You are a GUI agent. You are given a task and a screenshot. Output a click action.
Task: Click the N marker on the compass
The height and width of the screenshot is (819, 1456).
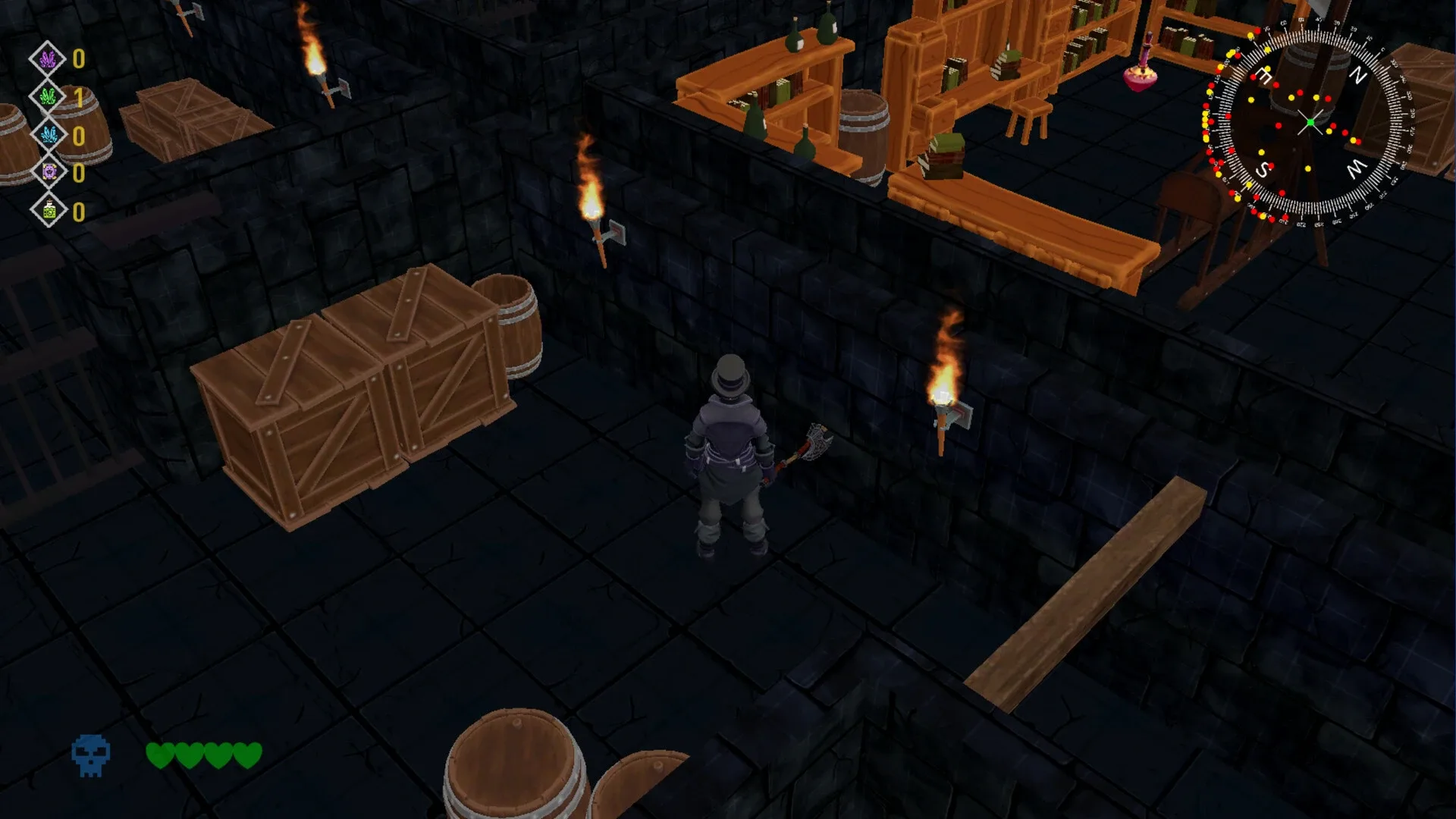1359,73
